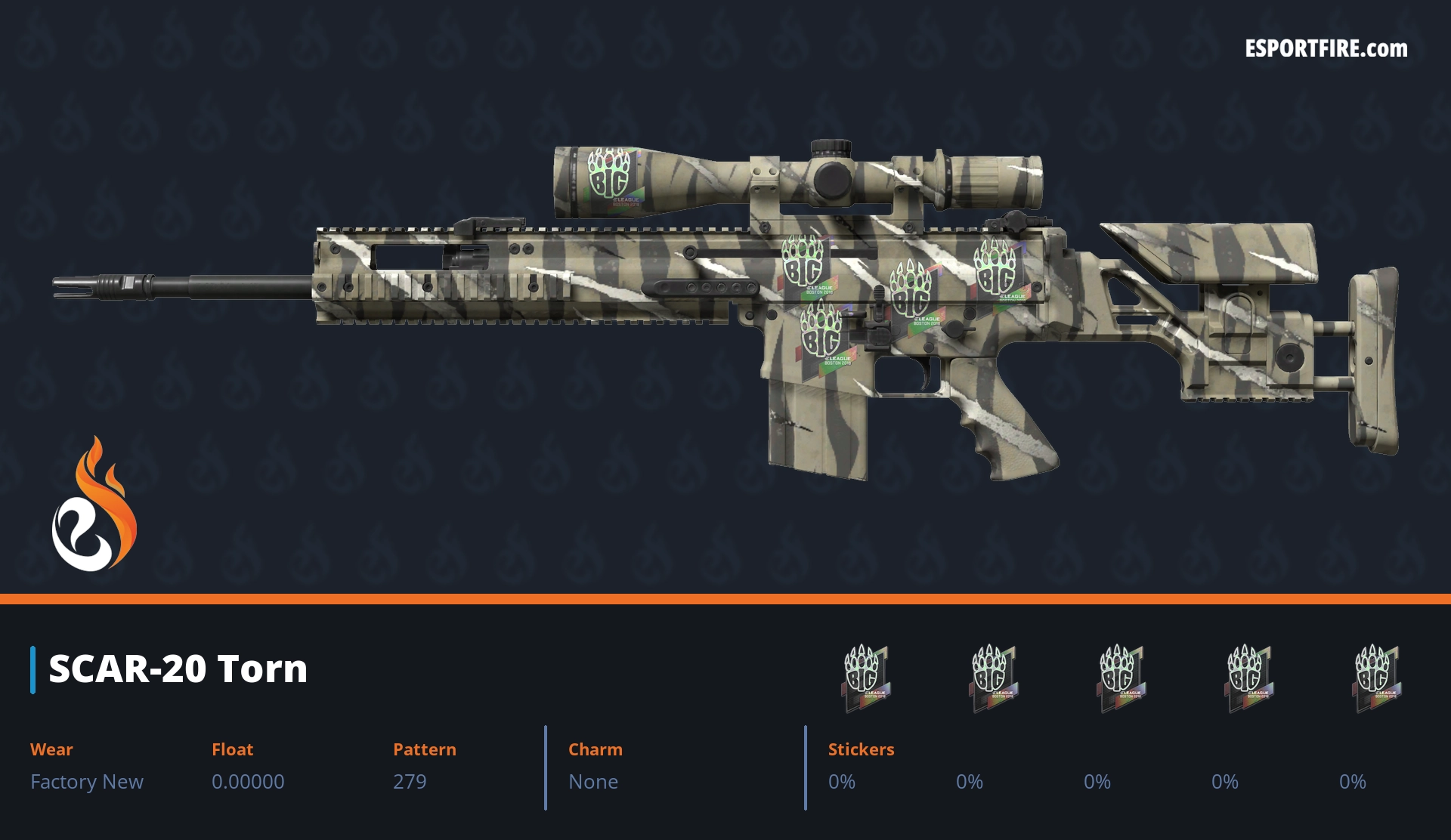Image resolution: width=1451 pixels, height=840 pixels.
Task: Click the orange flame Esportfire logo
Action: click(x=94, y=505)
